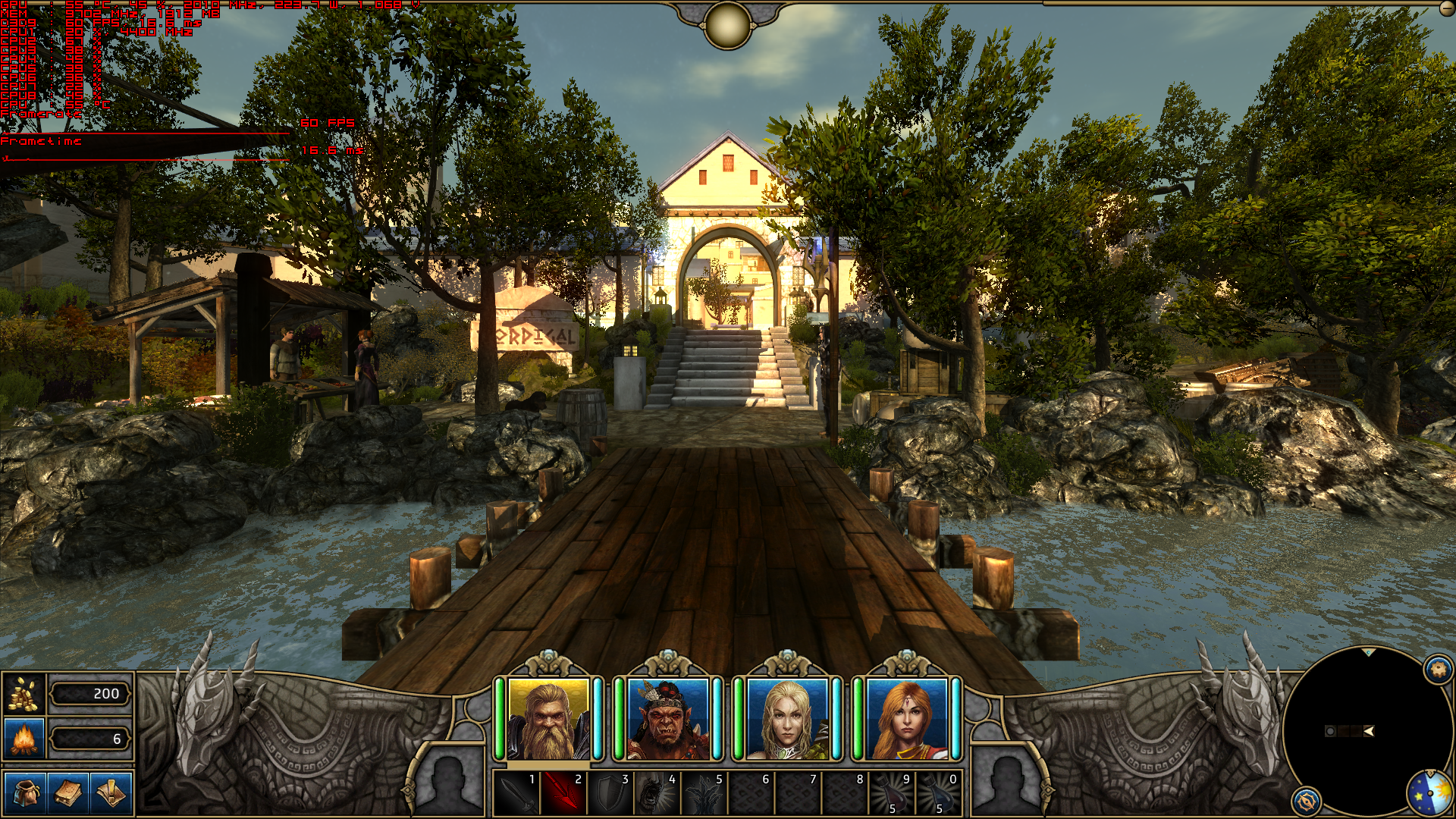Use the blue mana potion in slot 0
Image resolution: width=1456 pixels, height=819 pixels.
pyautogui.click(x=939, y=794)
